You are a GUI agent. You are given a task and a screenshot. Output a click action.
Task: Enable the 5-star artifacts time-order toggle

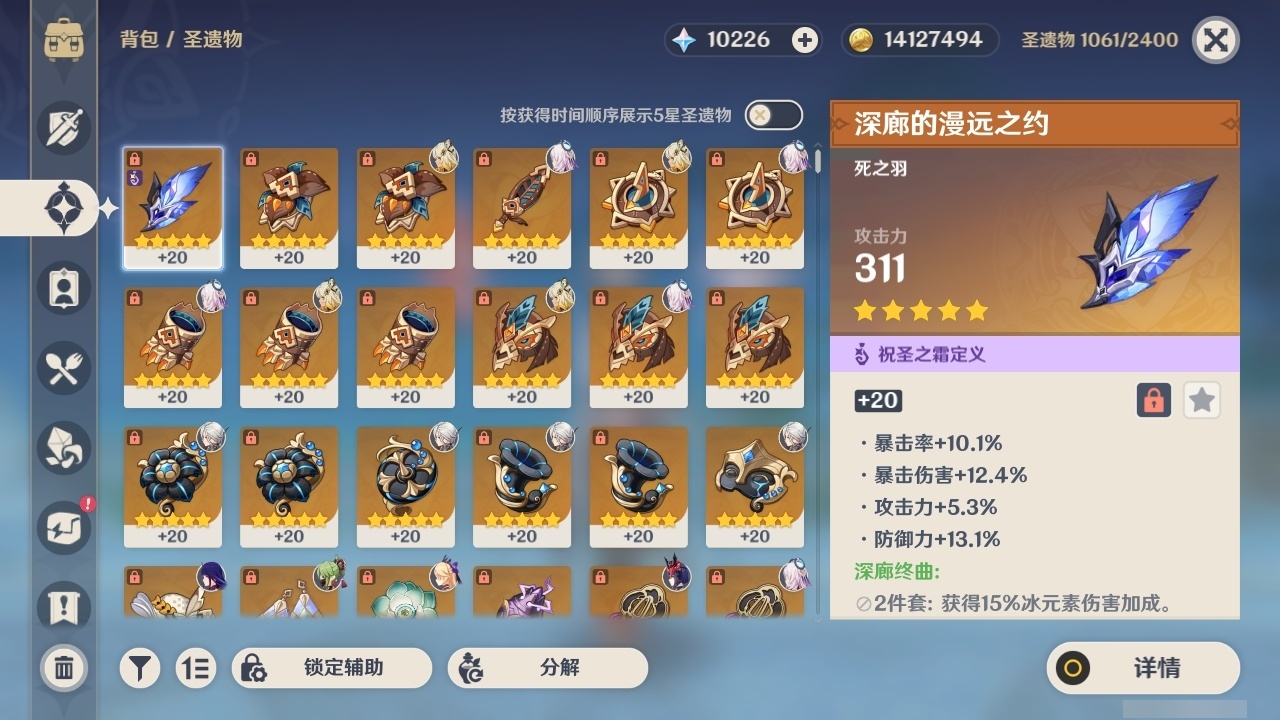(x=775, y=116)
